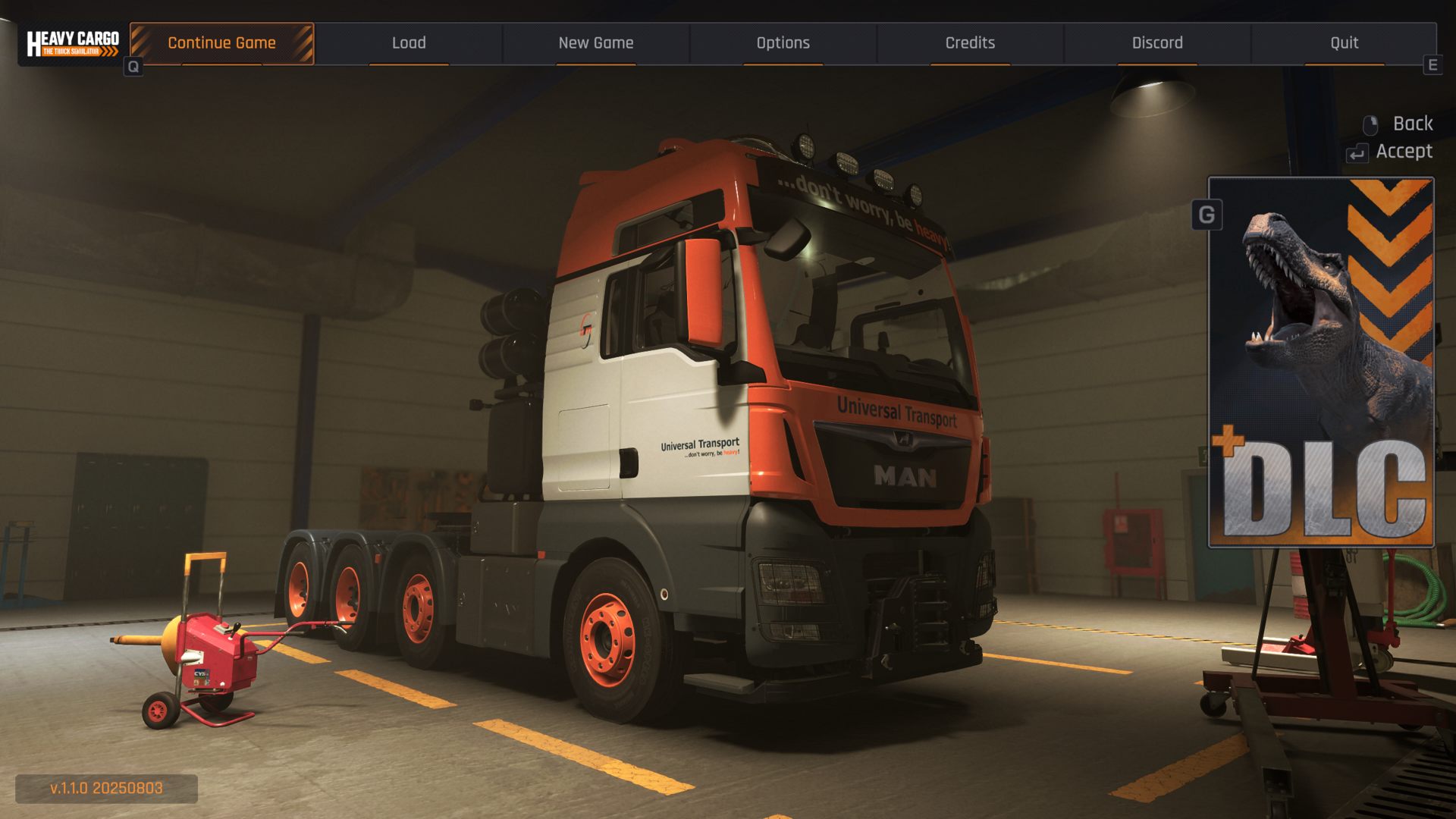Screen dimensions: 1456x819
Task: Start a New Game
Action: coord(596,43)
